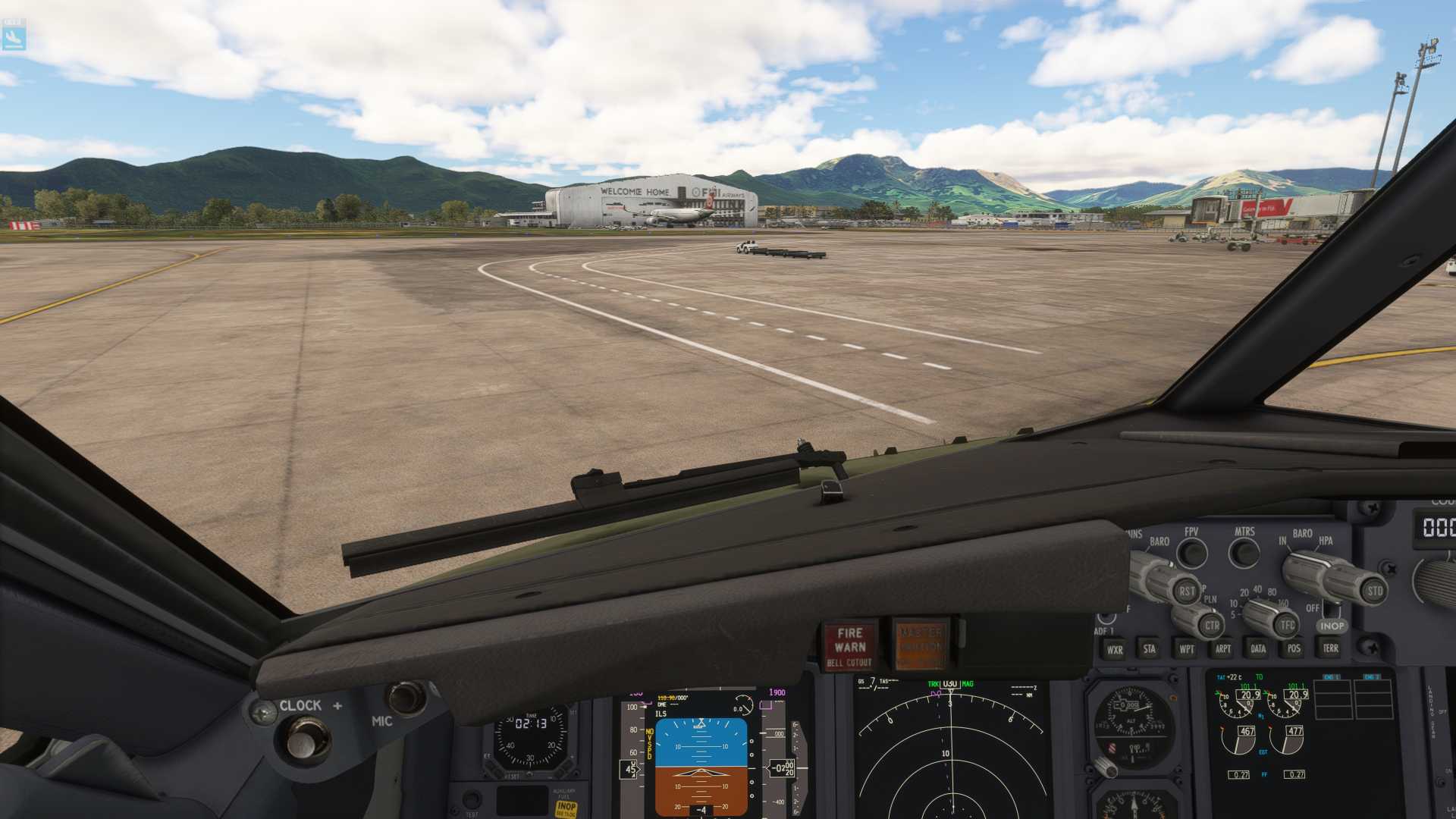This screenshot has width=1456, height=819.
Task: Activate the POS position button
Action: [1294, 648]
